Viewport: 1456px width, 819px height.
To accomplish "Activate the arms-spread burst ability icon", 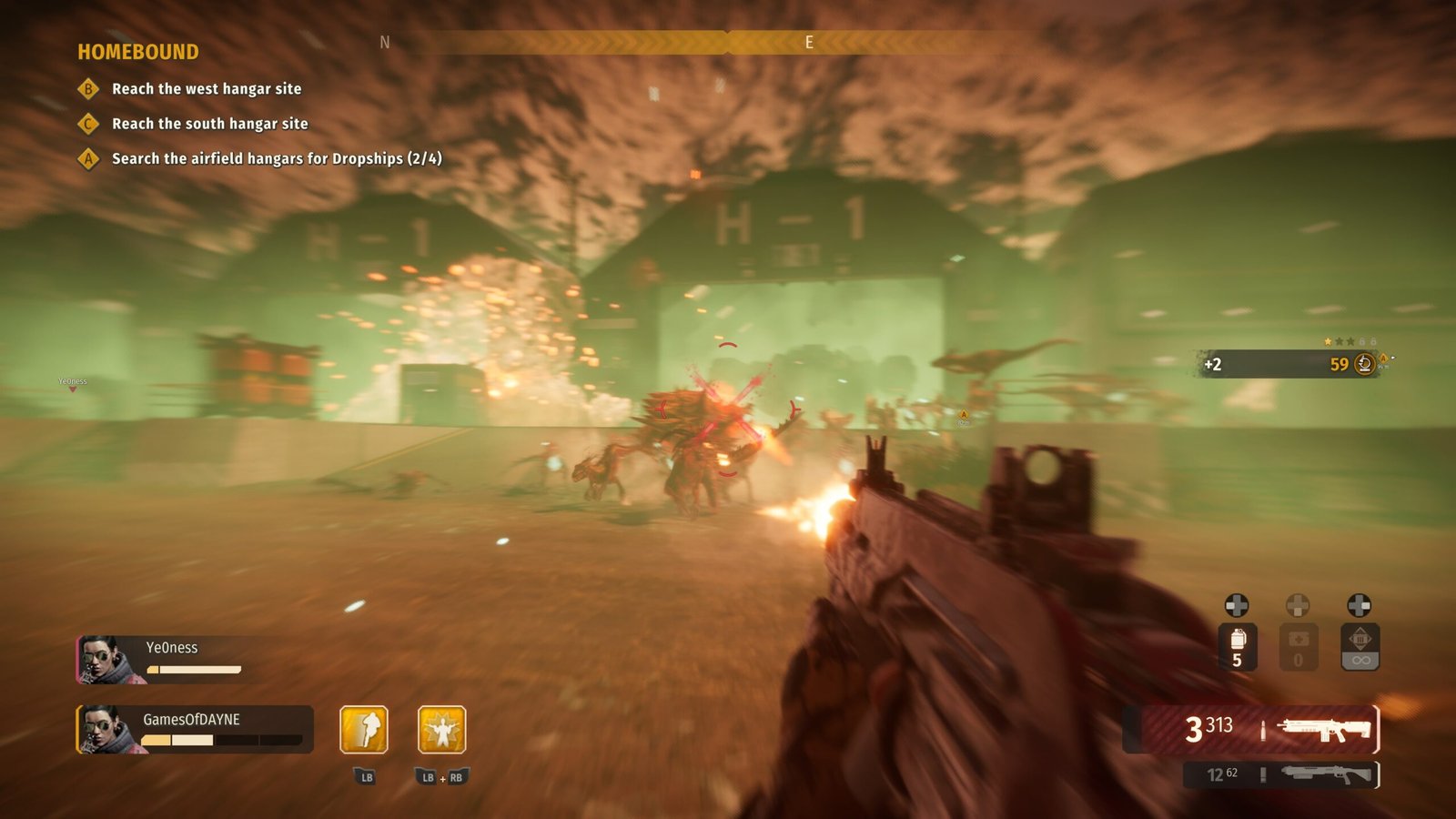I will [x=442, y=730].
